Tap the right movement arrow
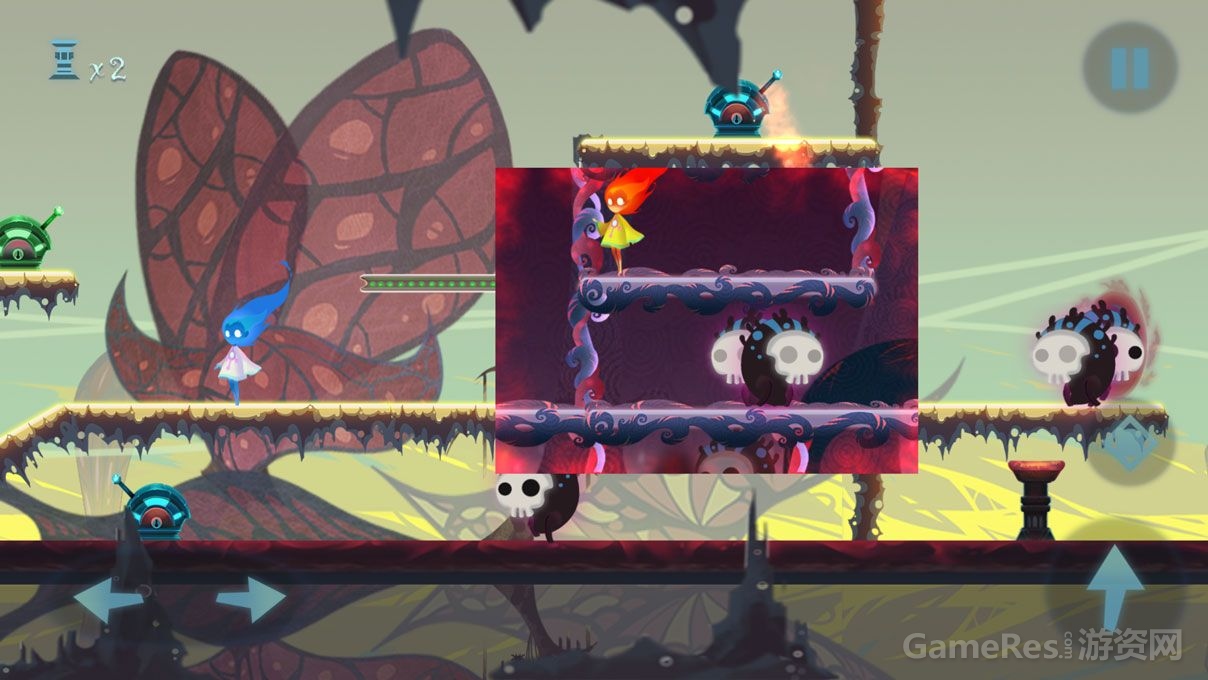Screen dimensions: 1208x680 (x=252, y=600)
